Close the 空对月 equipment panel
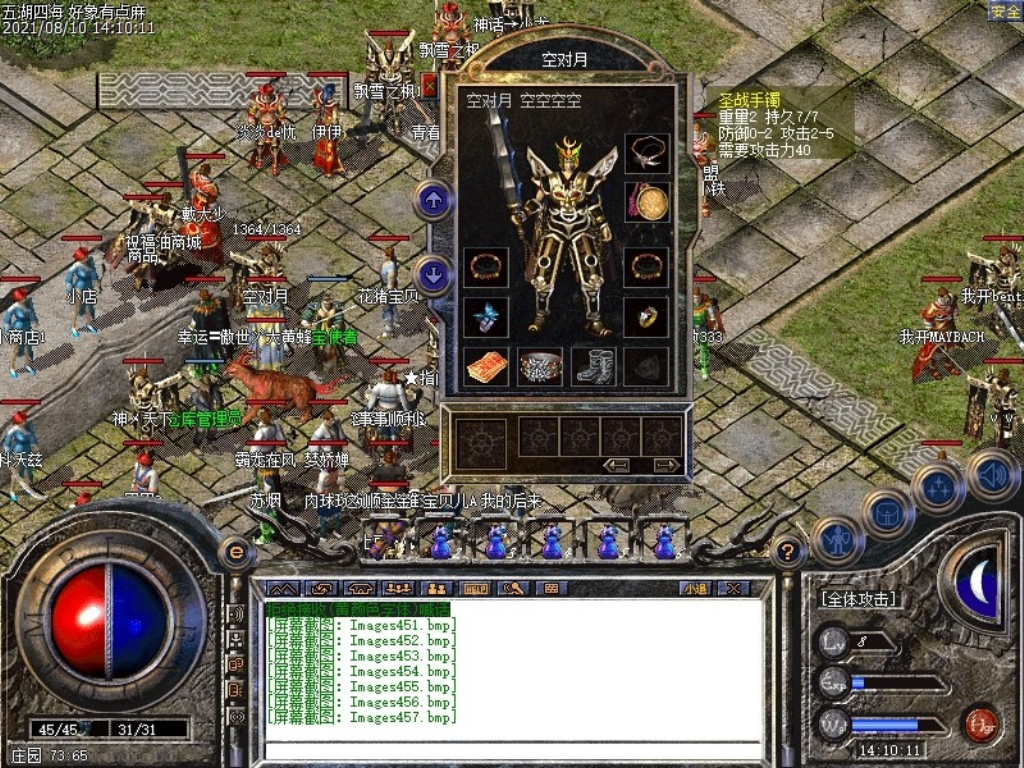This screenshot has height=768, width=1024. pos(430,86)
